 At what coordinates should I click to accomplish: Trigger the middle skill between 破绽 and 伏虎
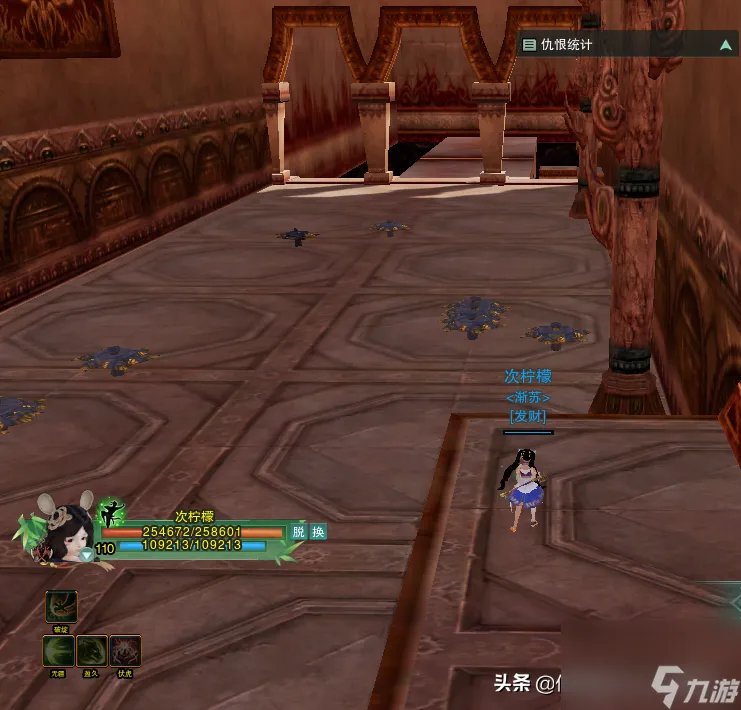pyautogui.click(x=93, y=651)
